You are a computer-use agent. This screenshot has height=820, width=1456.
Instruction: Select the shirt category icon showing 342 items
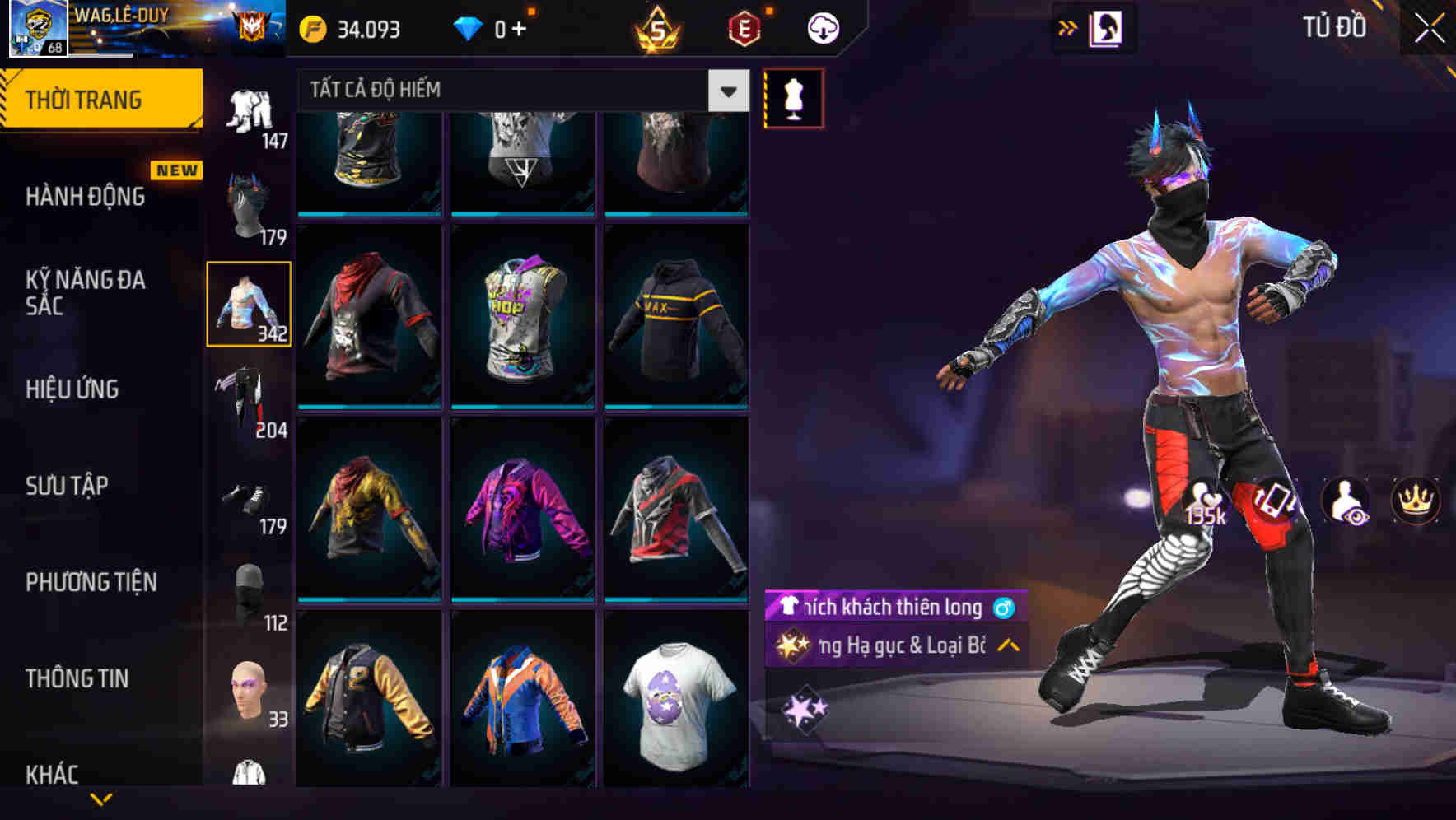[x=250, y=303]
